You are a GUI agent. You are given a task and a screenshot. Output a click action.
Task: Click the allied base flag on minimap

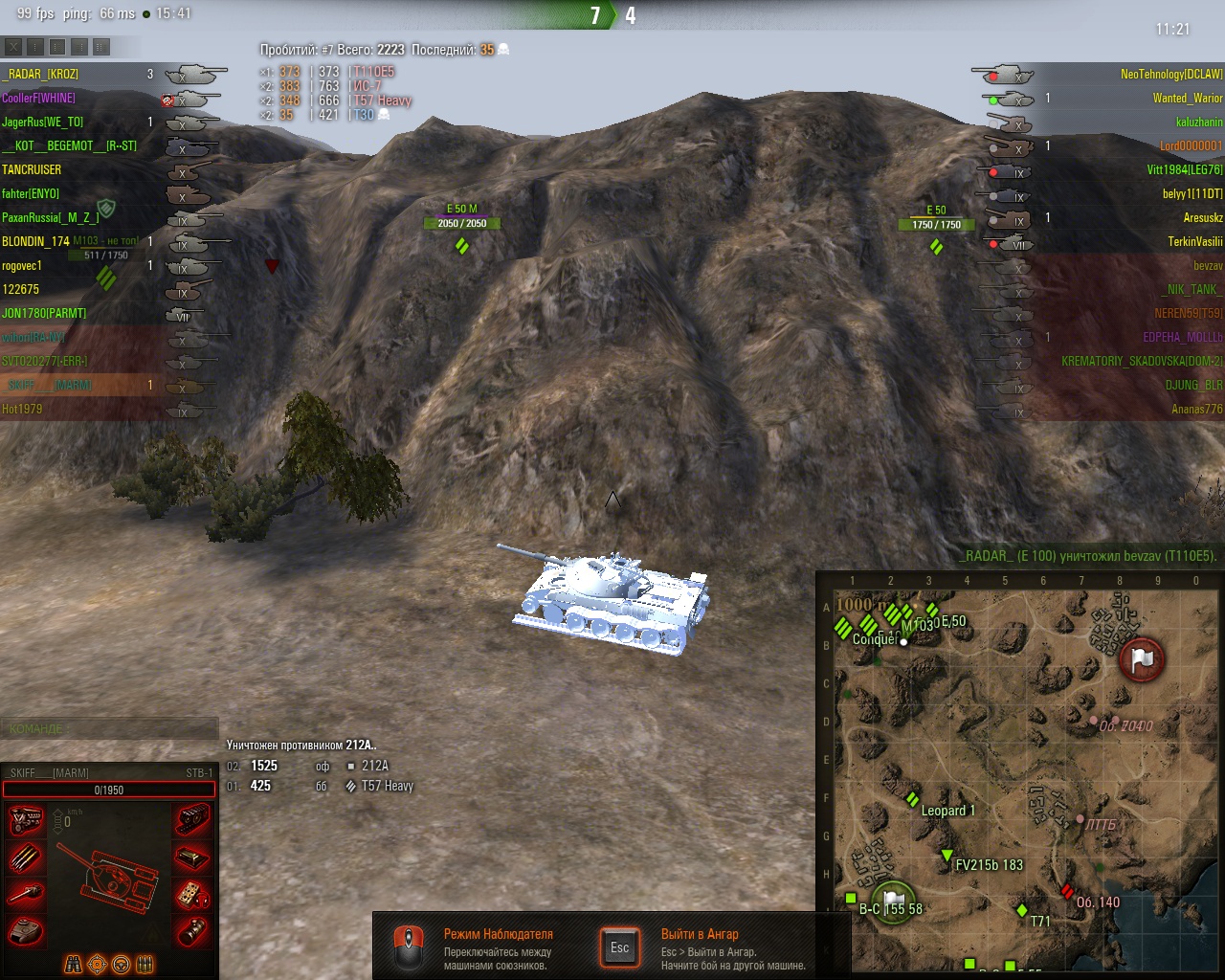point(893,901)
